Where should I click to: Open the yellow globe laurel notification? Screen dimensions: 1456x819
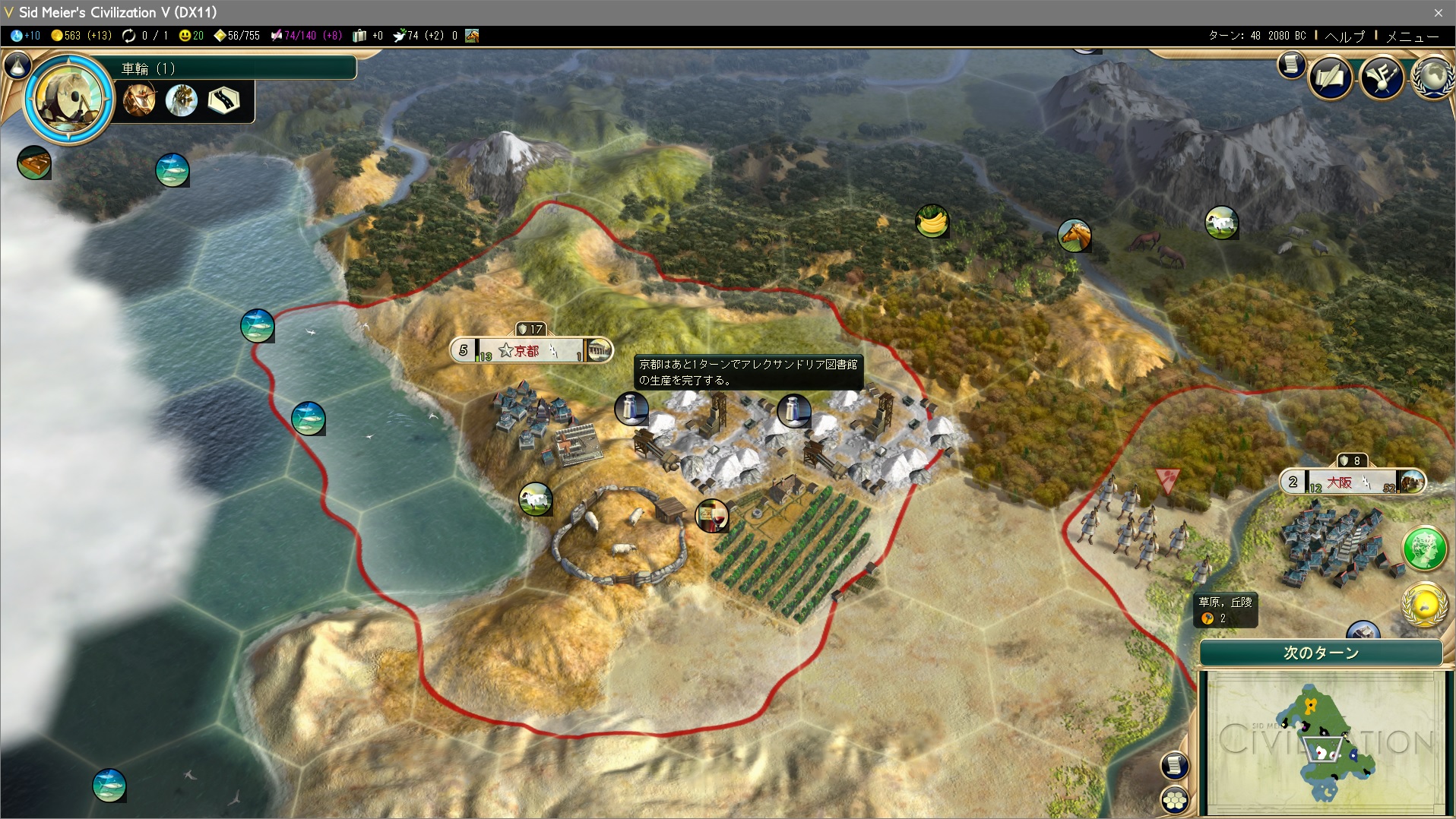(1424, 605)
